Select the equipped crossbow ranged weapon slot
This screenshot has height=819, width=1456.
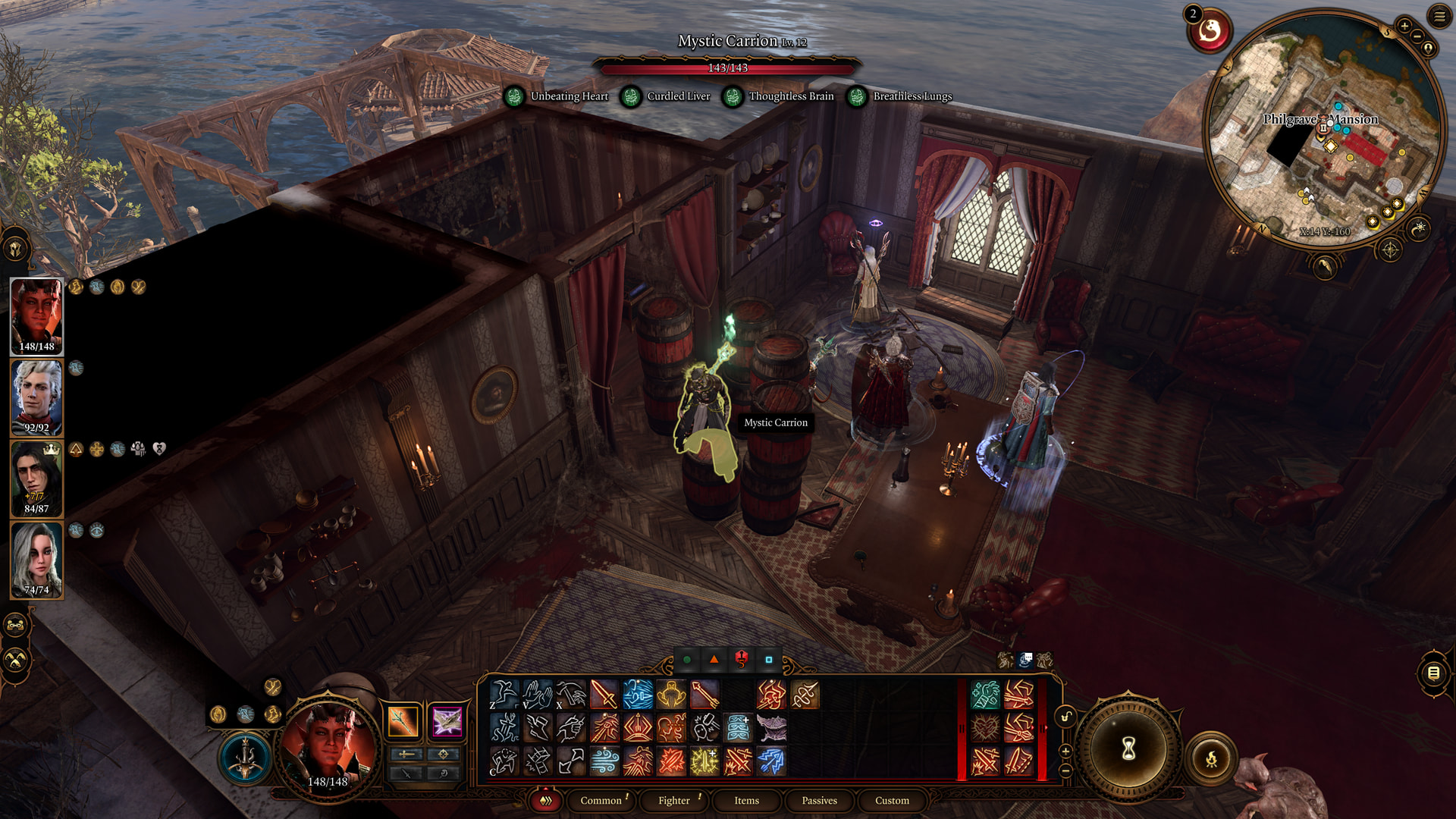click(x=447, y=721)
